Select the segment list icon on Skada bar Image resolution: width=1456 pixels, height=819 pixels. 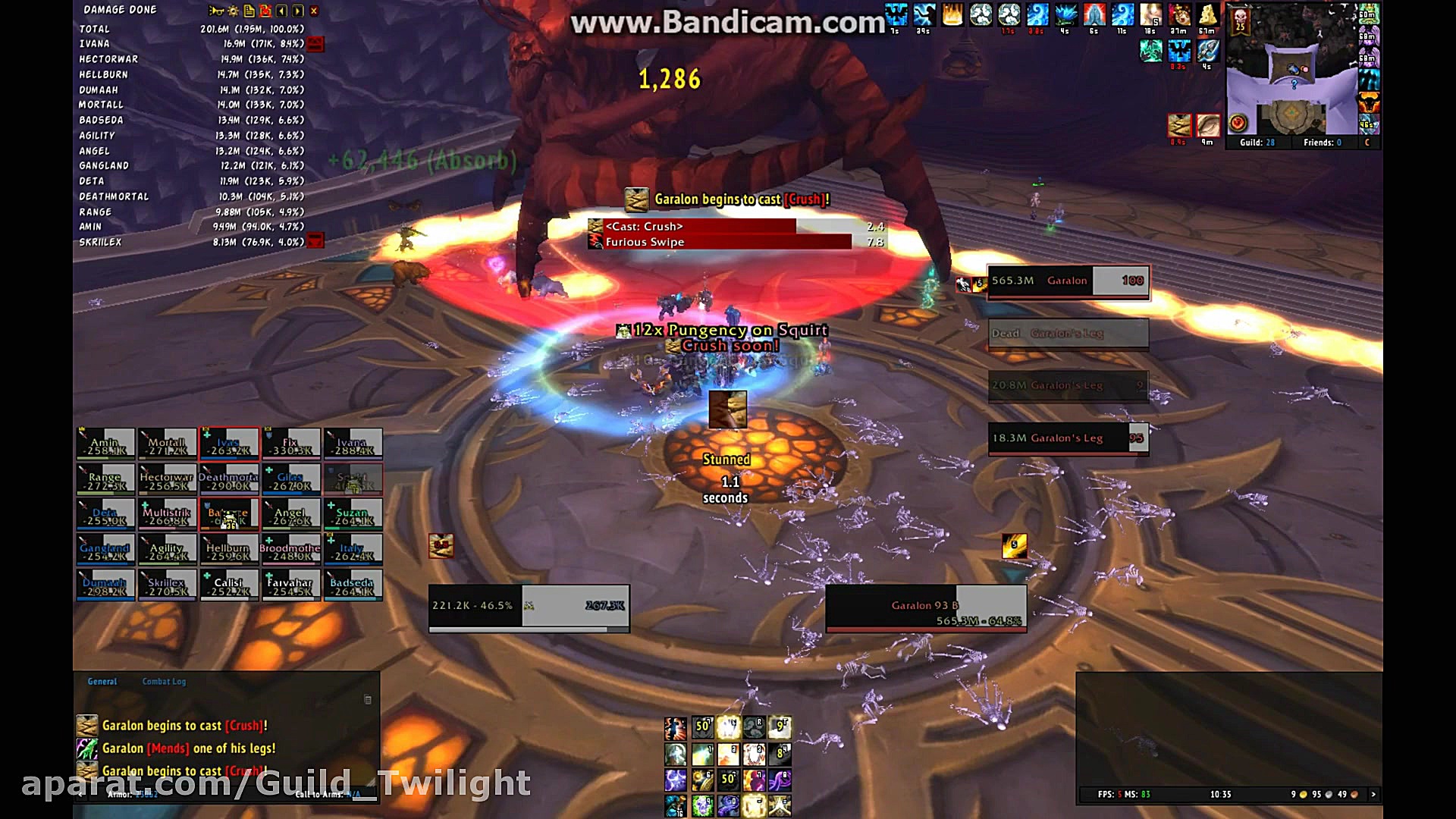(x=249, y=11)
